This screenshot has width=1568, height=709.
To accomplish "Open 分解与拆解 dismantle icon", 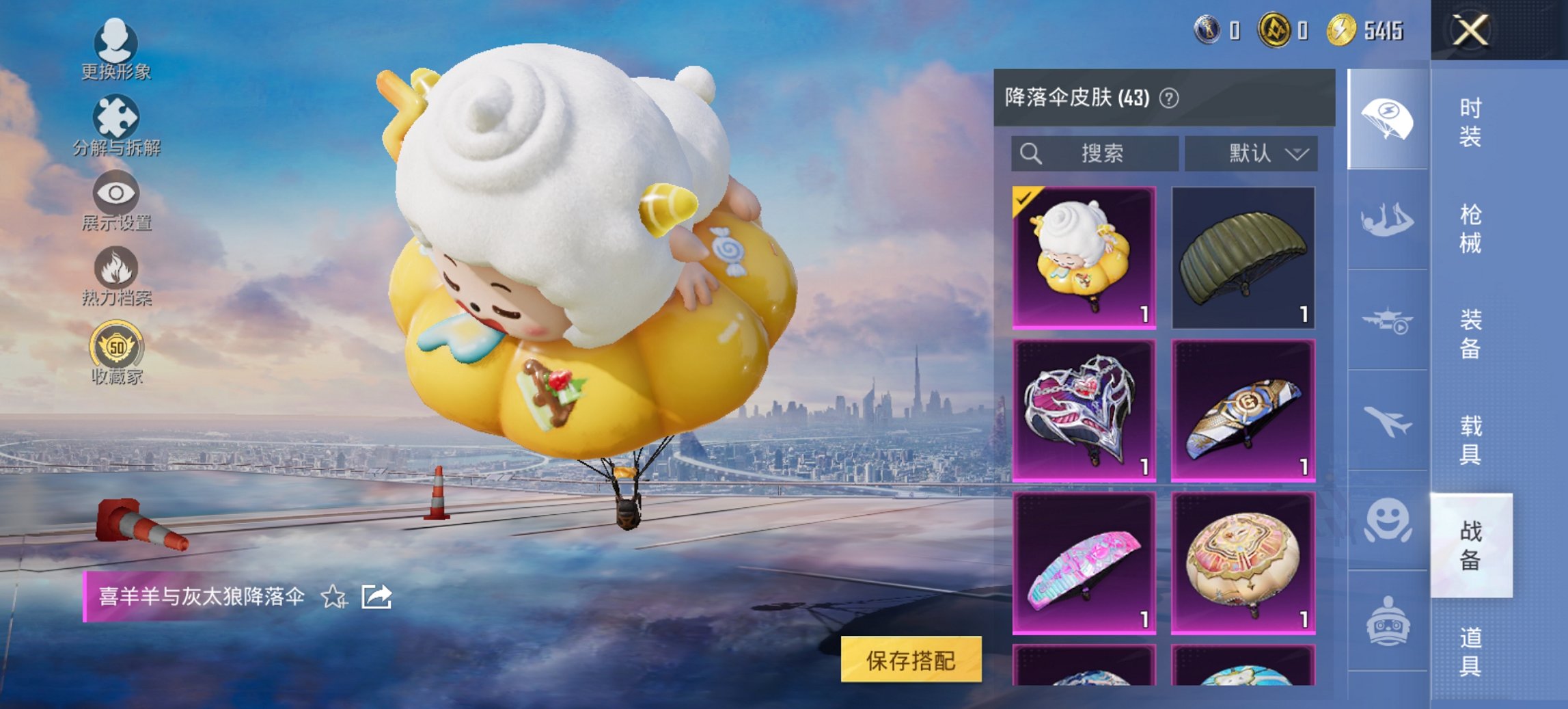I will [116, 118].
